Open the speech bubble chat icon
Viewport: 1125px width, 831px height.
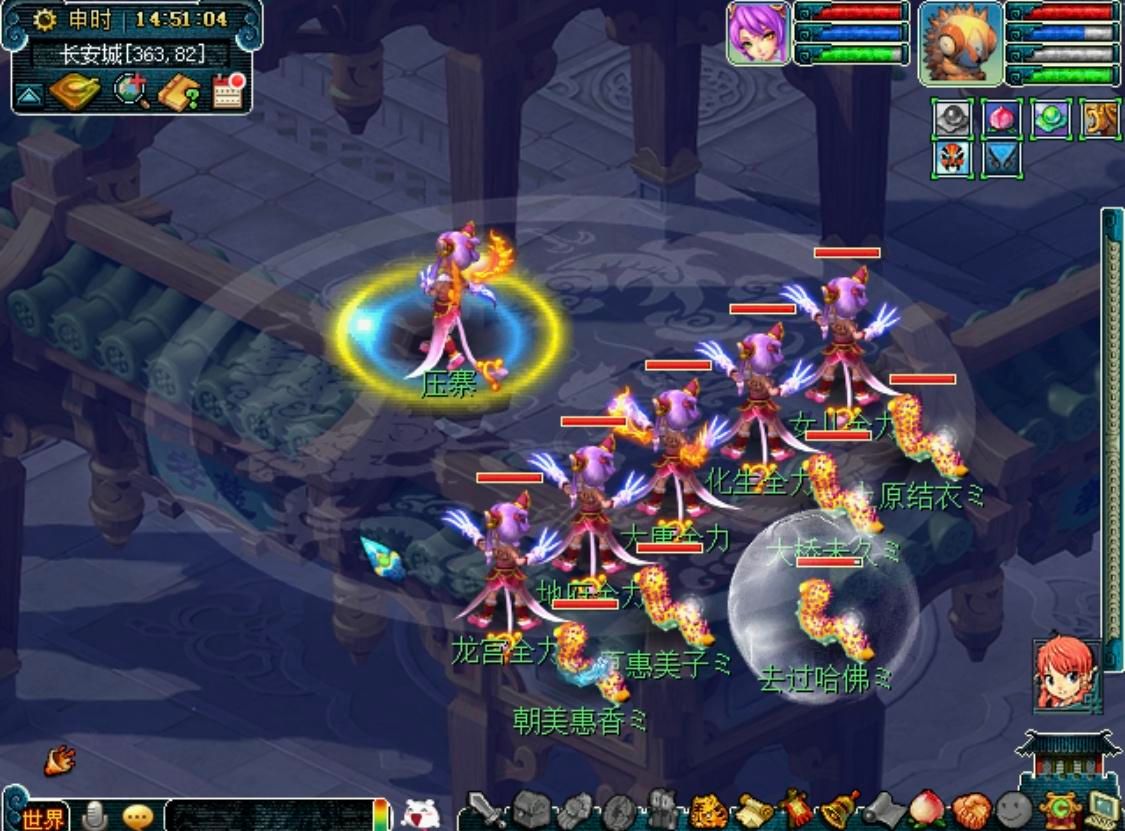point(138,816)
